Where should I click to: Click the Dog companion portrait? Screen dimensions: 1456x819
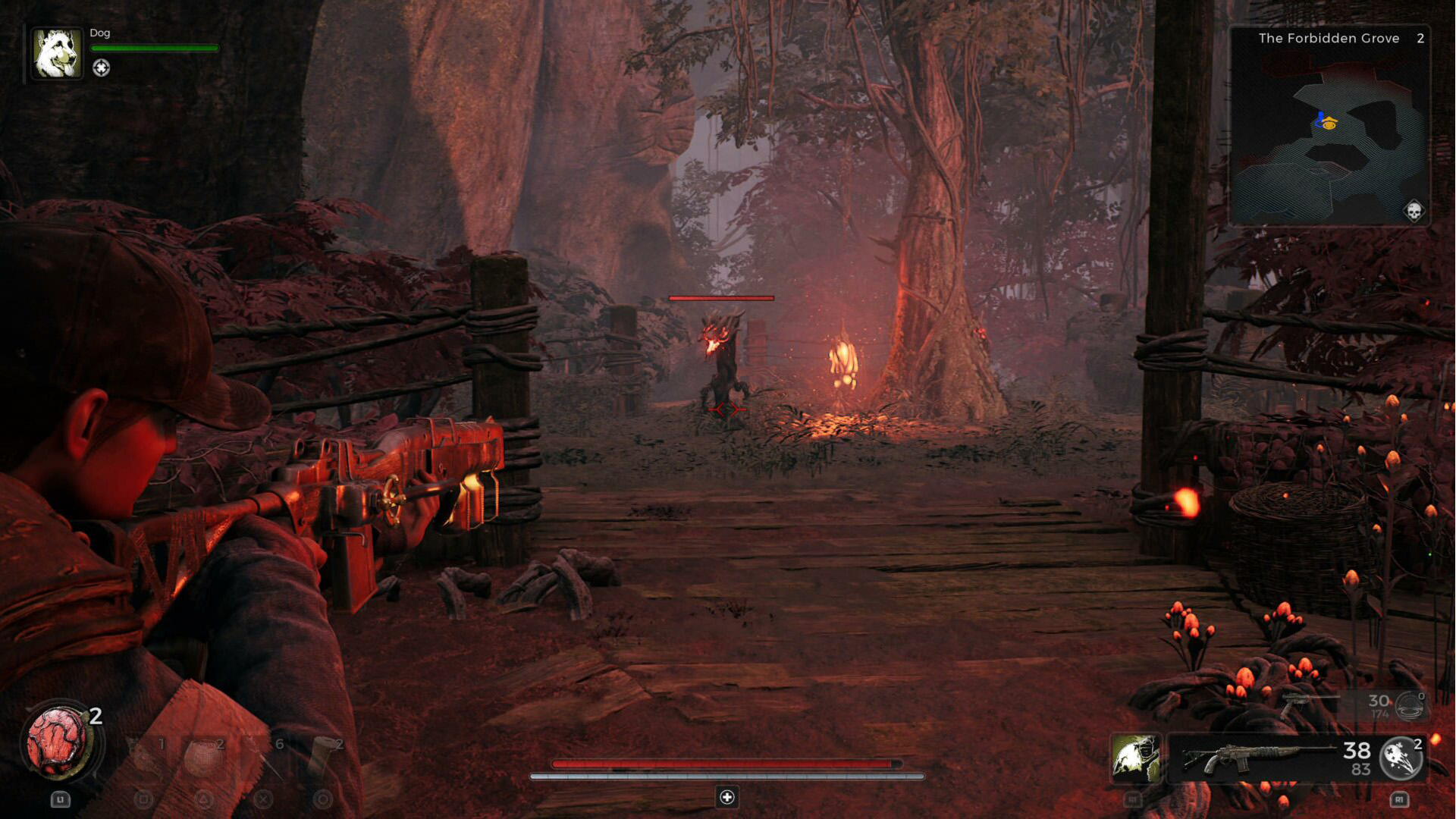click(57, 53)
